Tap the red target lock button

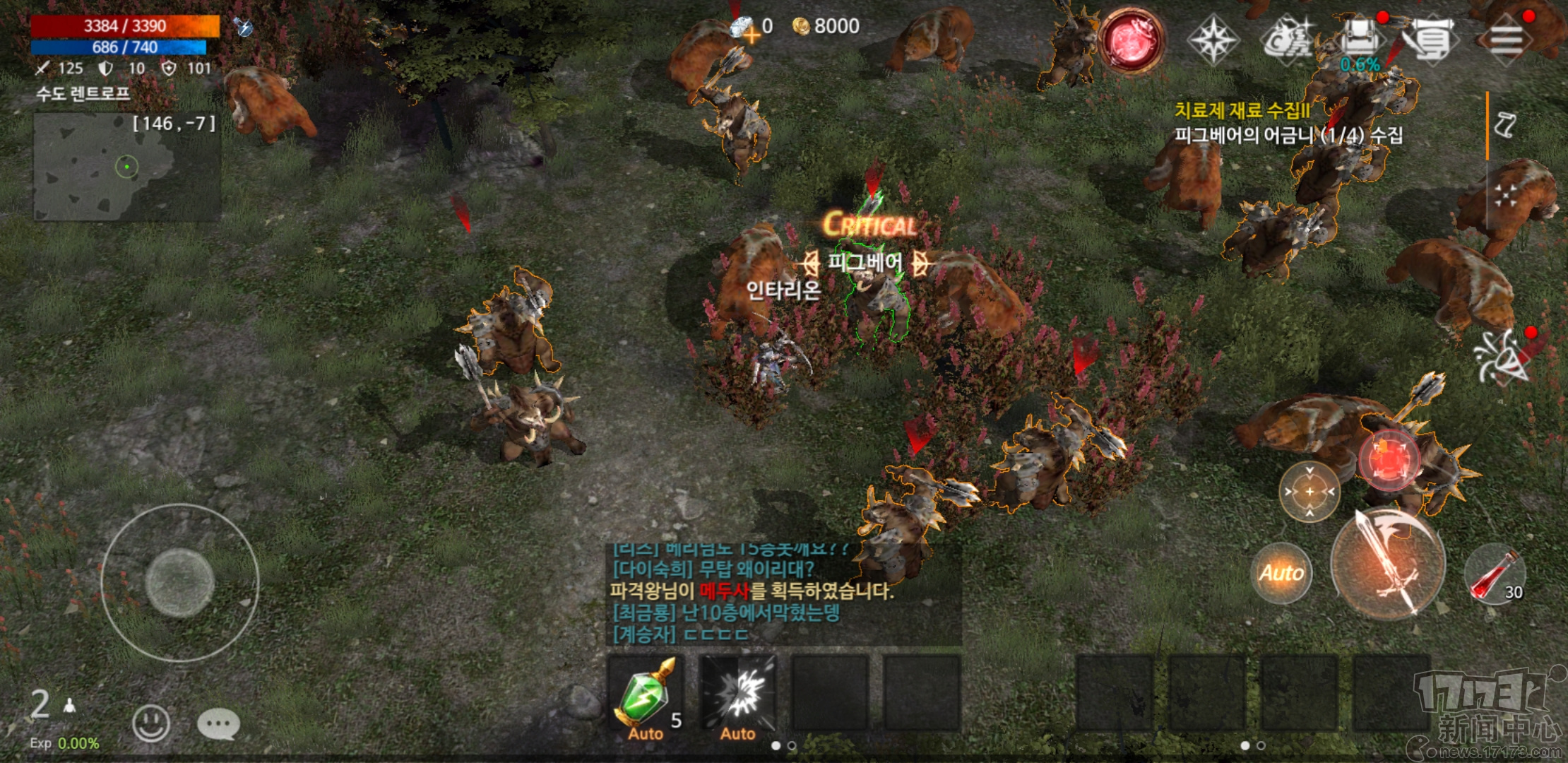point(1389,460)
